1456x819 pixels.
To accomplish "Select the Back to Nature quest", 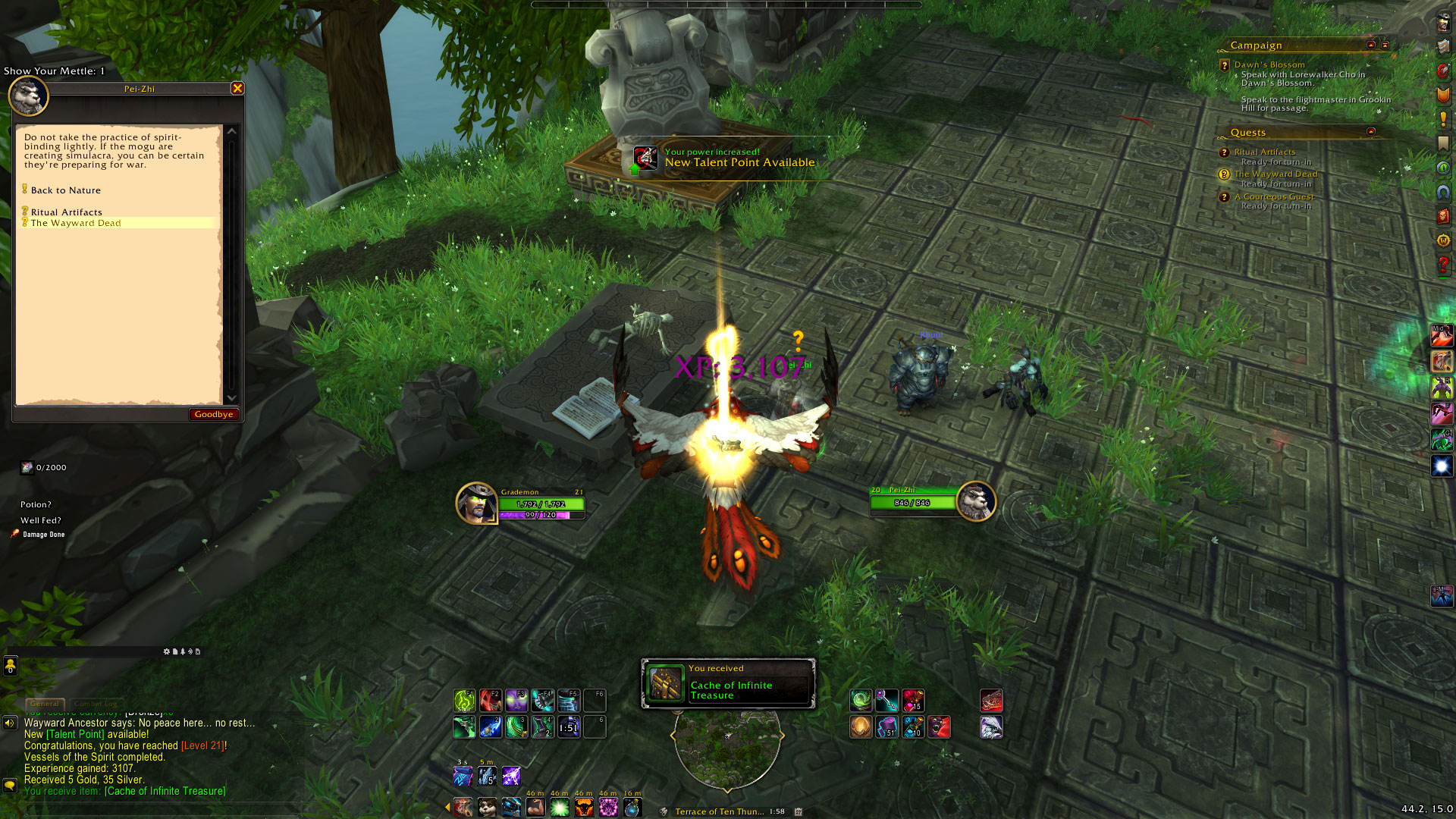I will [65, 190].
